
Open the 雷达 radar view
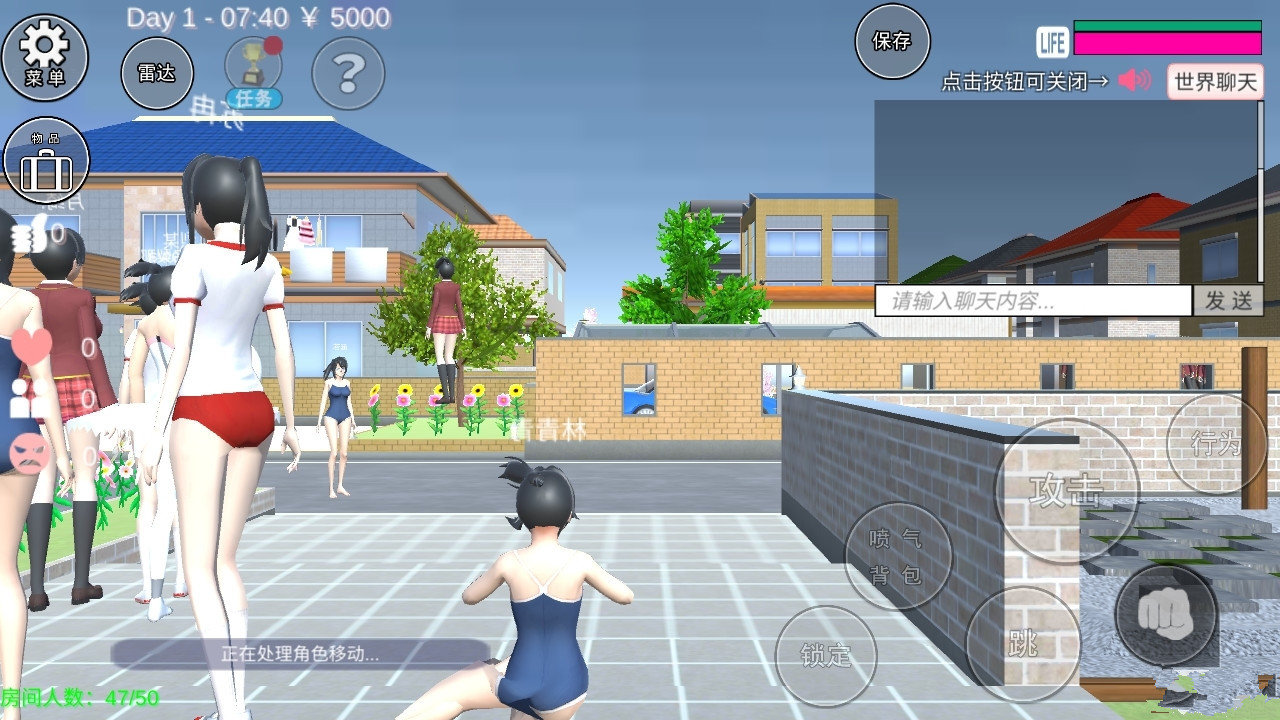pos(157,73)
